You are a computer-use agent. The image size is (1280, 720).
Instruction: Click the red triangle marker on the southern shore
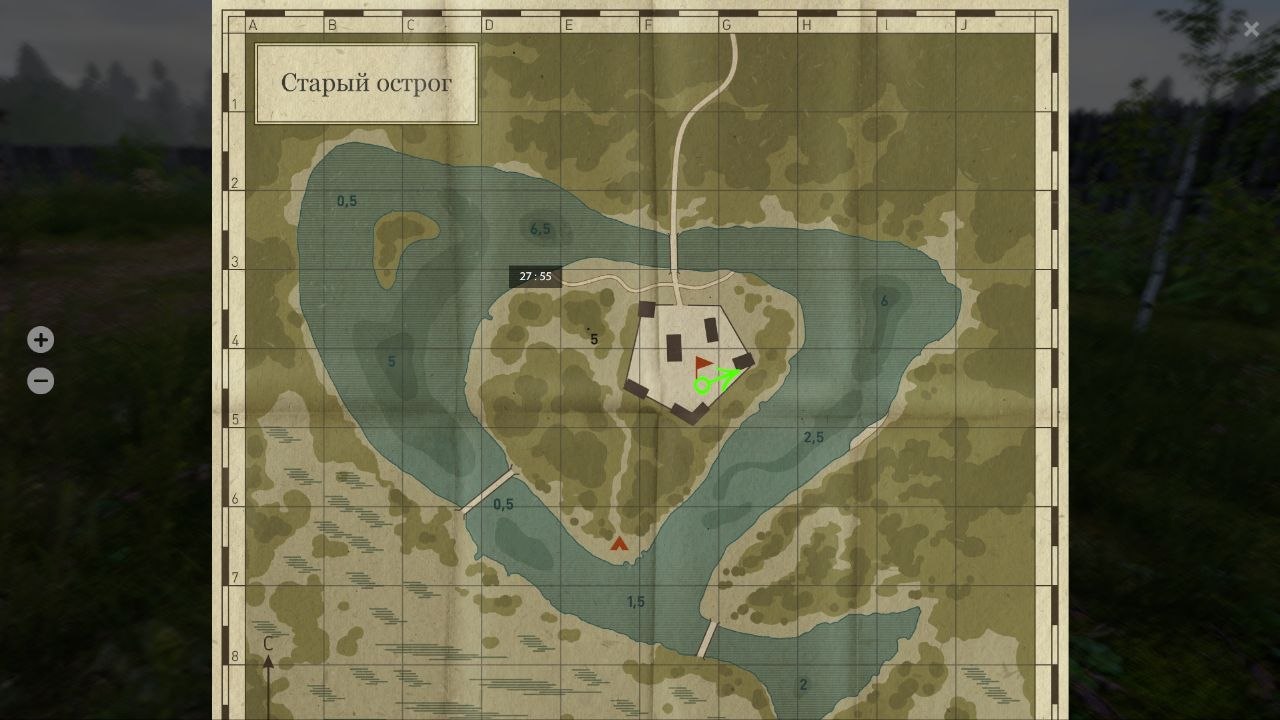(x=620, y=544)
